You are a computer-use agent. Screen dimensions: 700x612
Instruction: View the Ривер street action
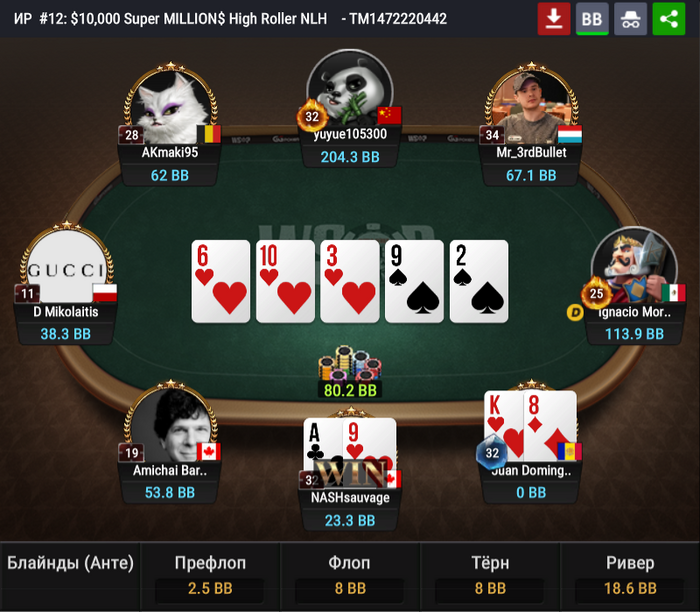630,576
